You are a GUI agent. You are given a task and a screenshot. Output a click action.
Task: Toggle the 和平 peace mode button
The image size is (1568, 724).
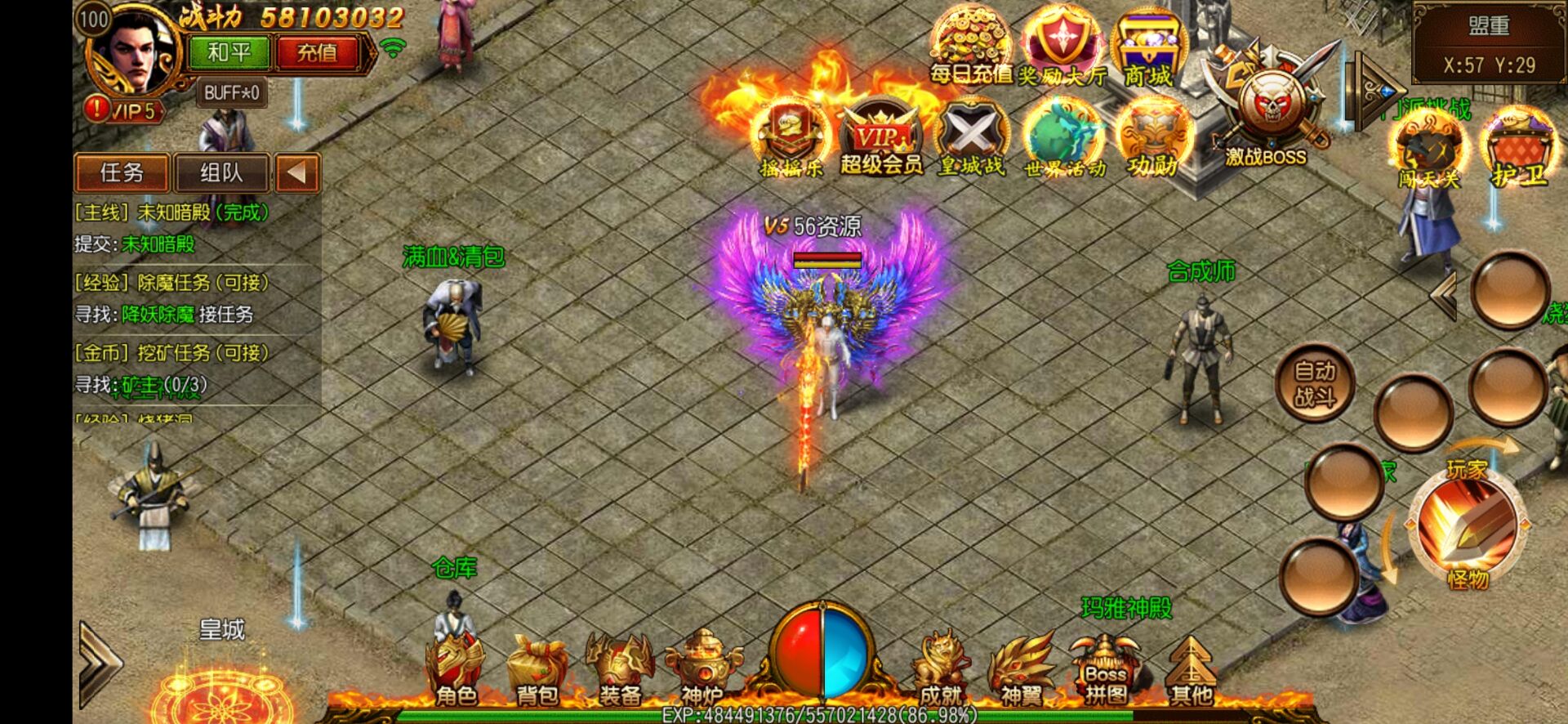click(x=229, y=53)
